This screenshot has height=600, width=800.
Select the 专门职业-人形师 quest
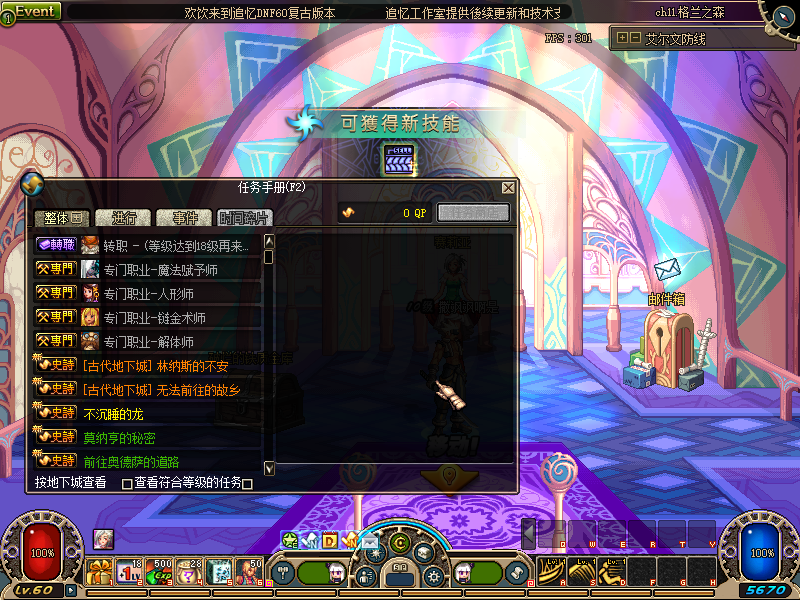(x=148, y=293)
